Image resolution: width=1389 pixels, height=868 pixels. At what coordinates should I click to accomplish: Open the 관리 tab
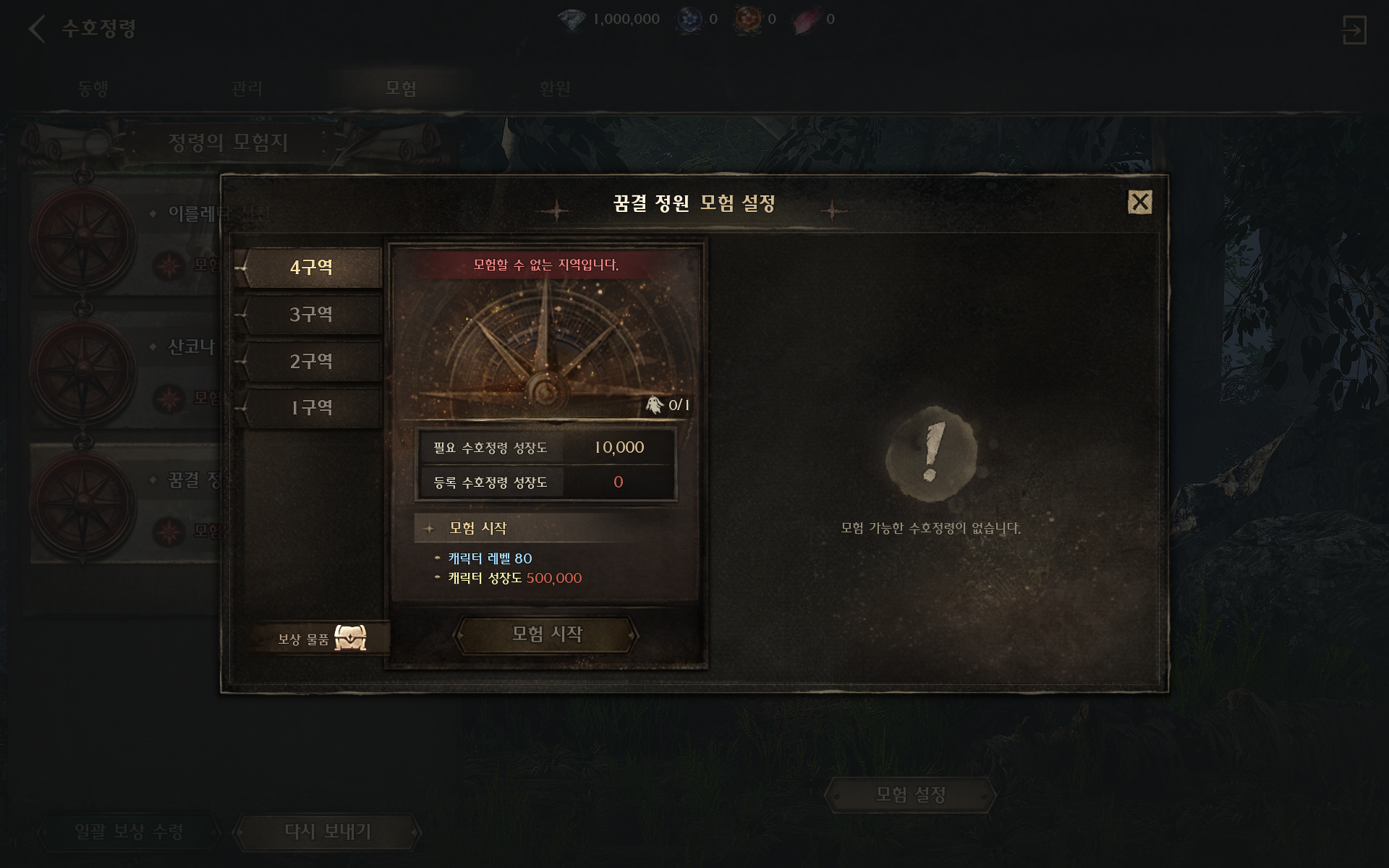point(247,88)
